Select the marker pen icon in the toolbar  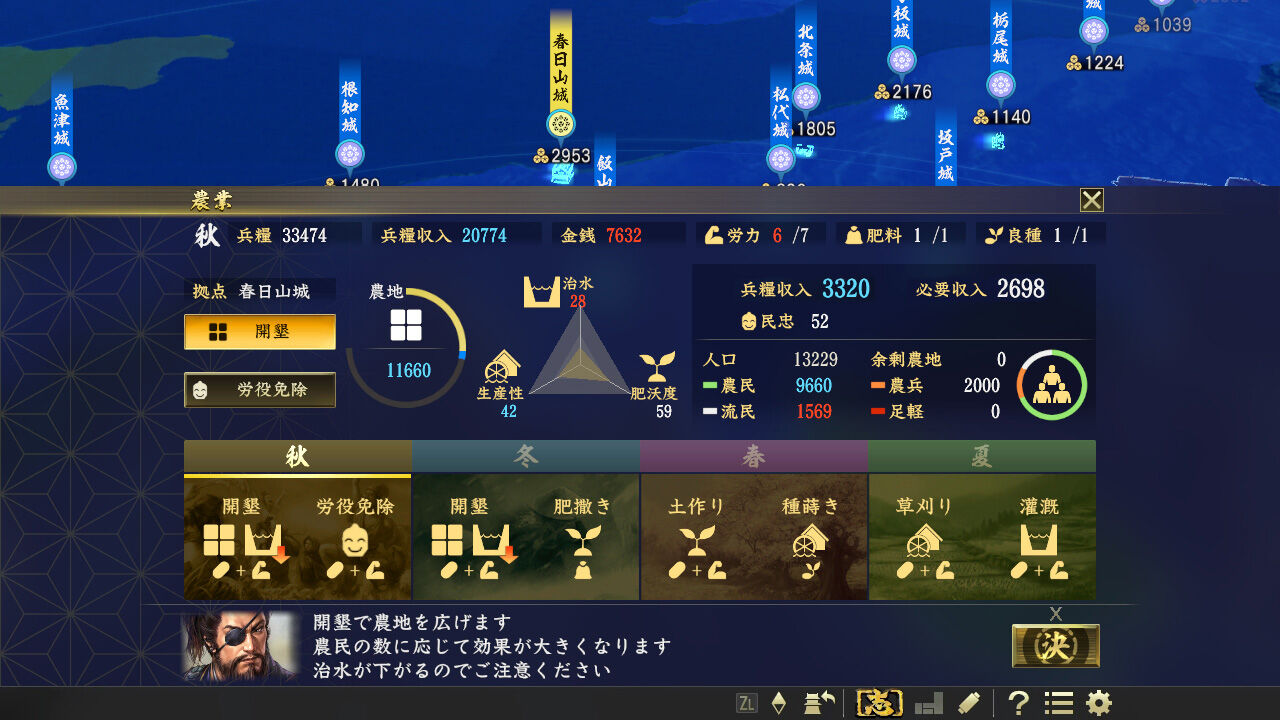point(966,703)
